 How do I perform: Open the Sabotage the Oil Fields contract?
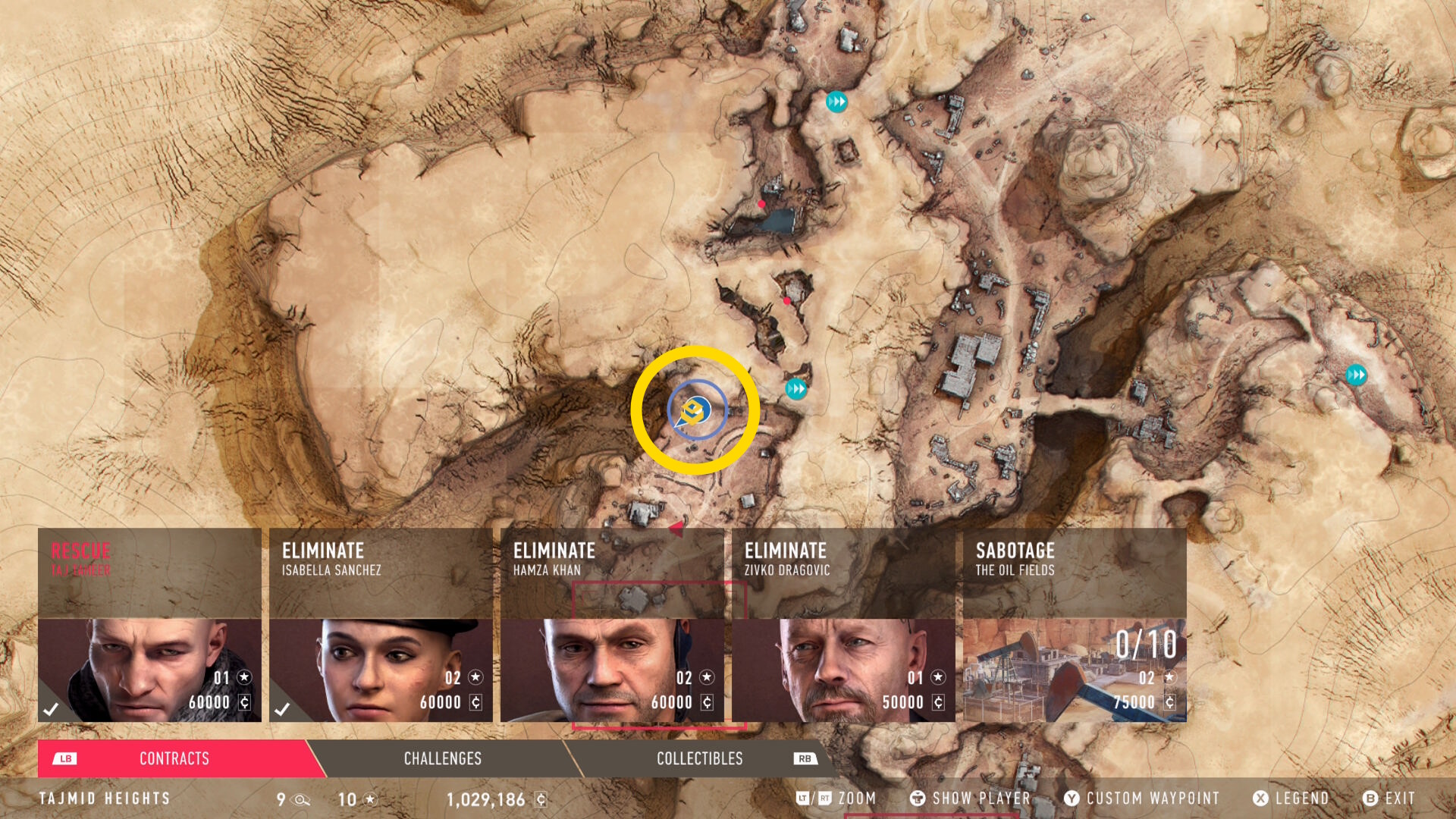1075,625
